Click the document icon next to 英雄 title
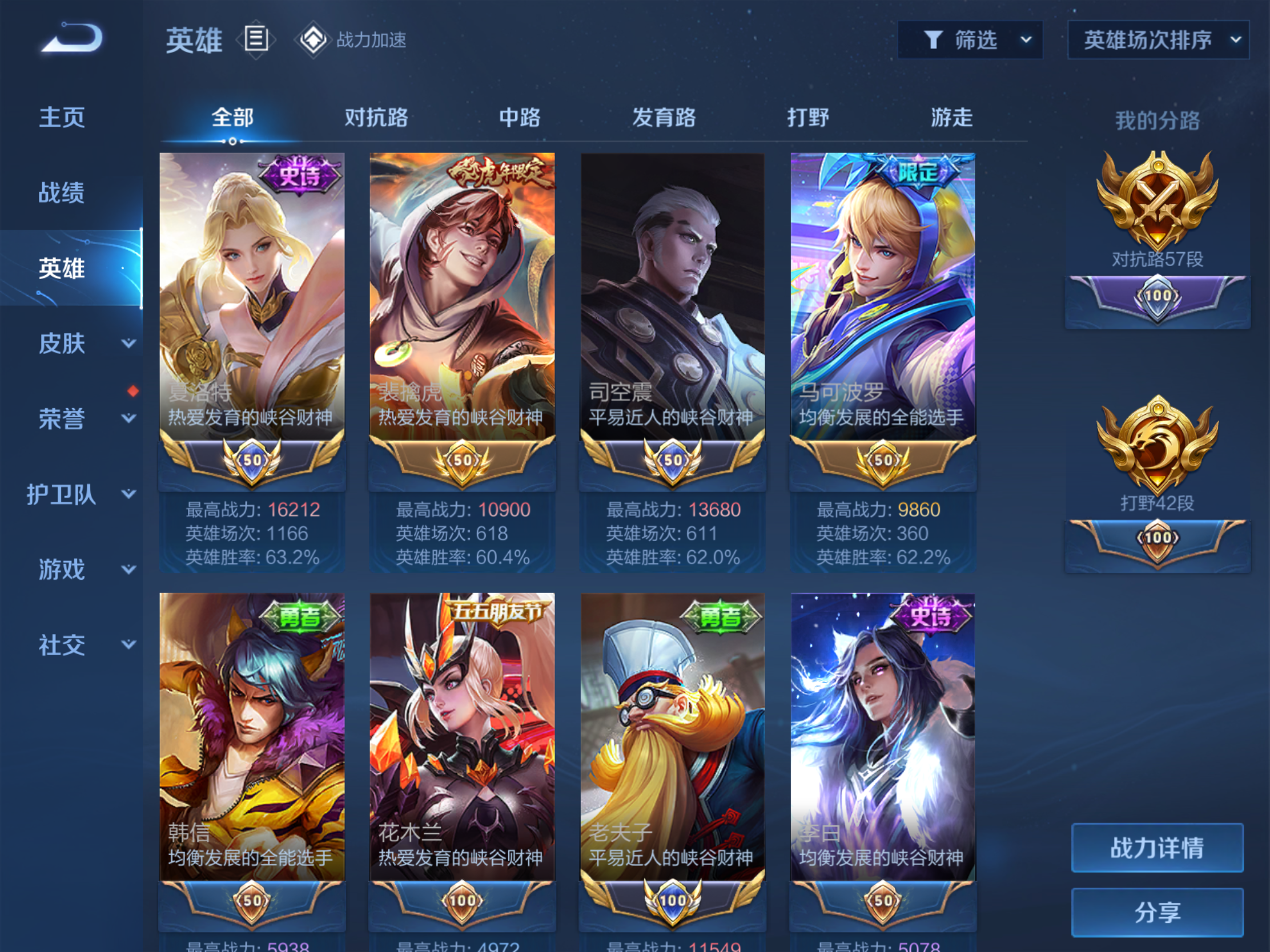Viewport: 1270px width, 952px height. (x=256, y=39)
